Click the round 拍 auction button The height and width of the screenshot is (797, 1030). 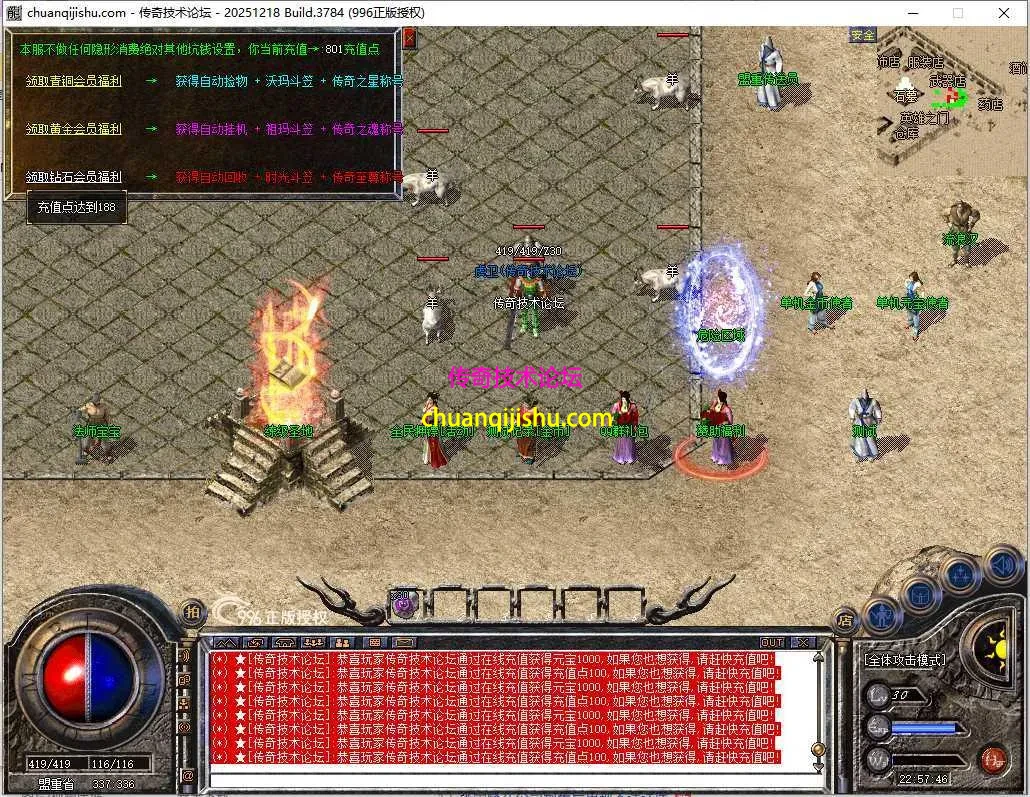pyautogui.click(x=193, y=611)
